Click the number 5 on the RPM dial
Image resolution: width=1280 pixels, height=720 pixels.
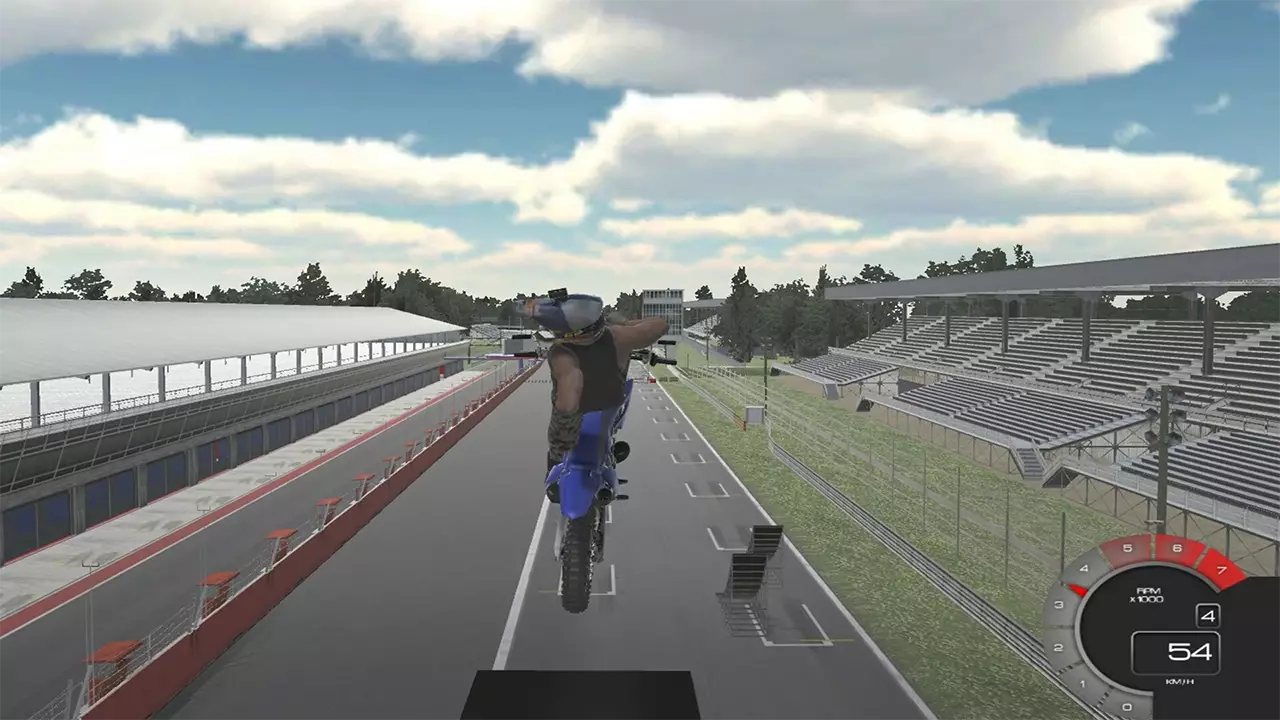coord(1127,548)
